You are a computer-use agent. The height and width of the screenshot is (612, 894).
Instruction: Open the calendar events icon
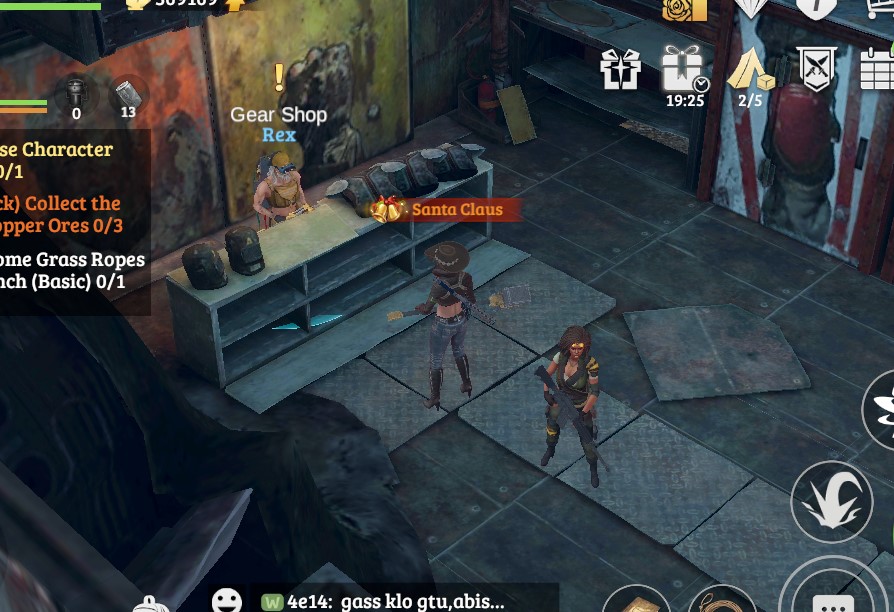pyautogui.click(x=877, y=68)
